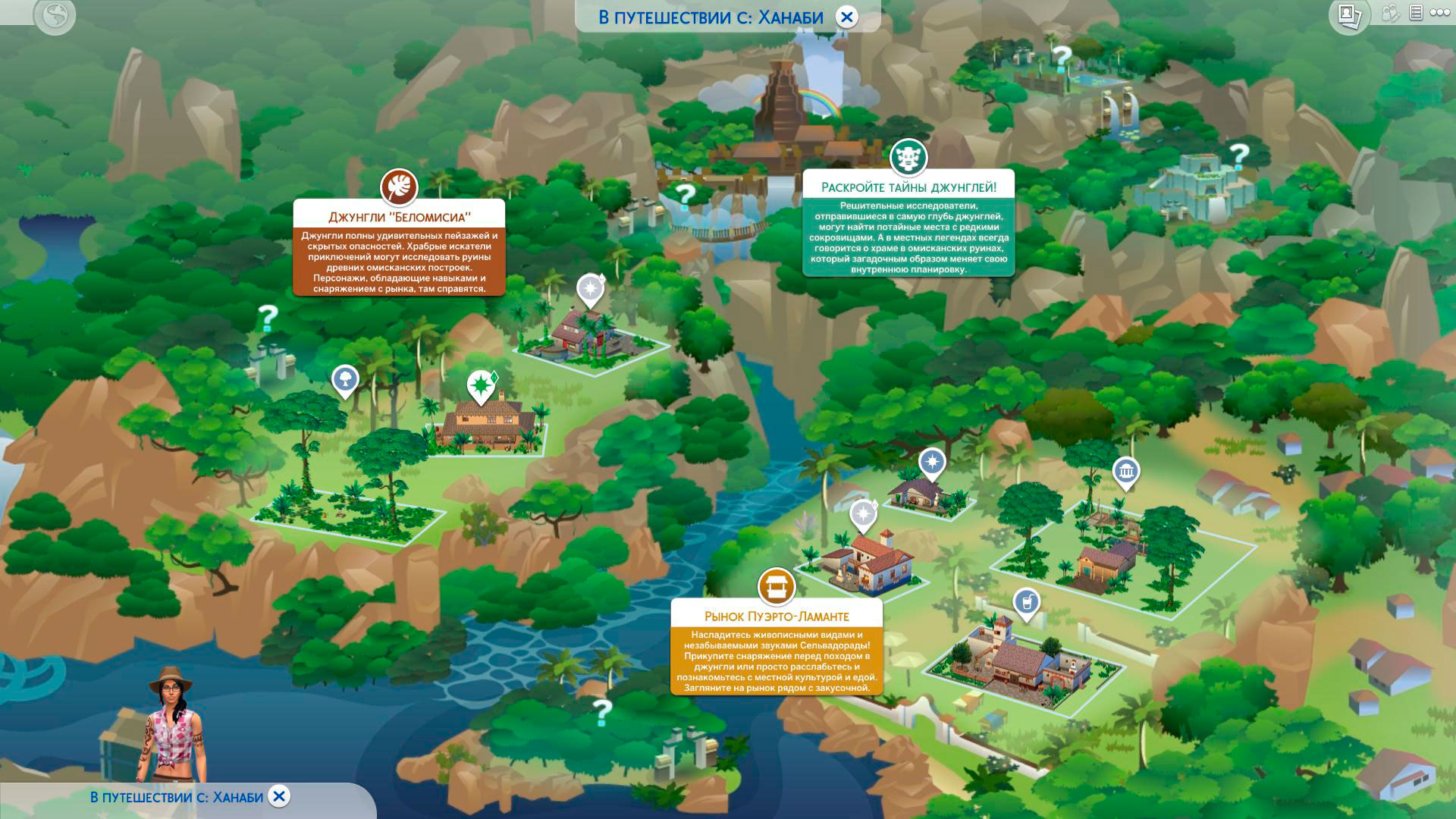Open the world selection globe button
This screenshot has height=819, width=1456.
(55, 15)
